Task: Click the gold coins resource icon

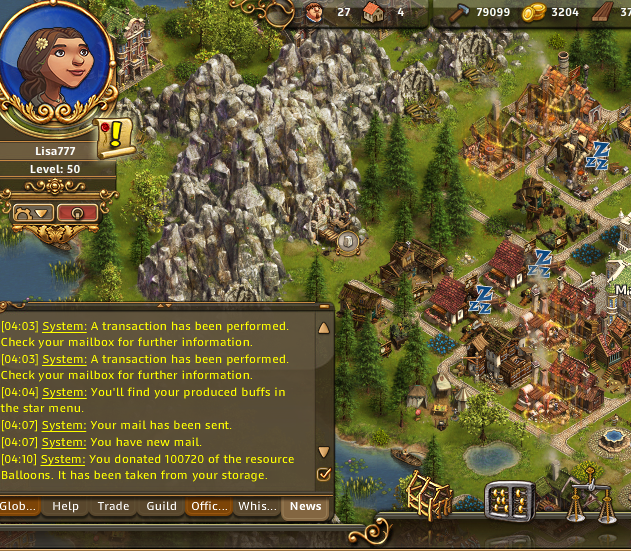Action: coord(536,12)
